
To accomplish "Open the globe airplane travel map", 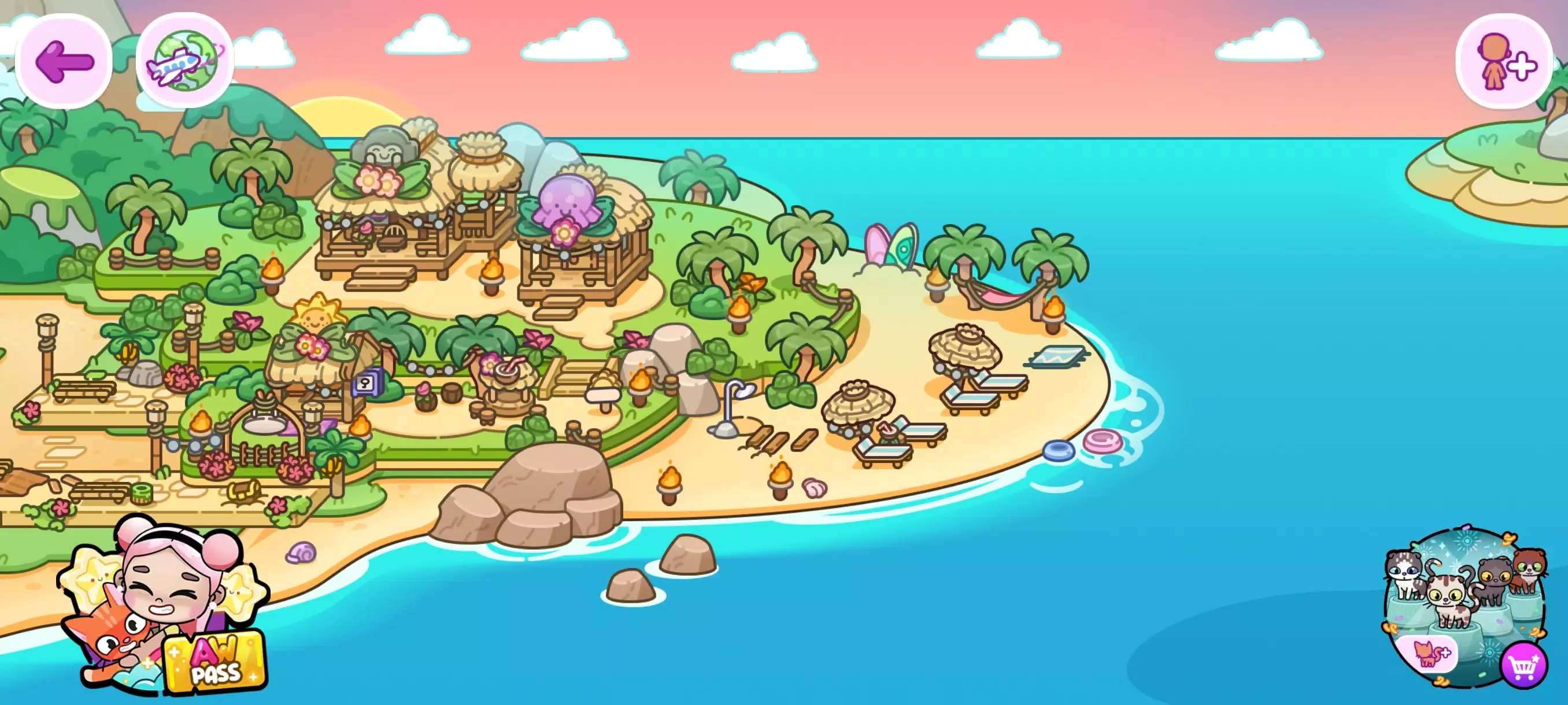I will click(x=185, y=61).
